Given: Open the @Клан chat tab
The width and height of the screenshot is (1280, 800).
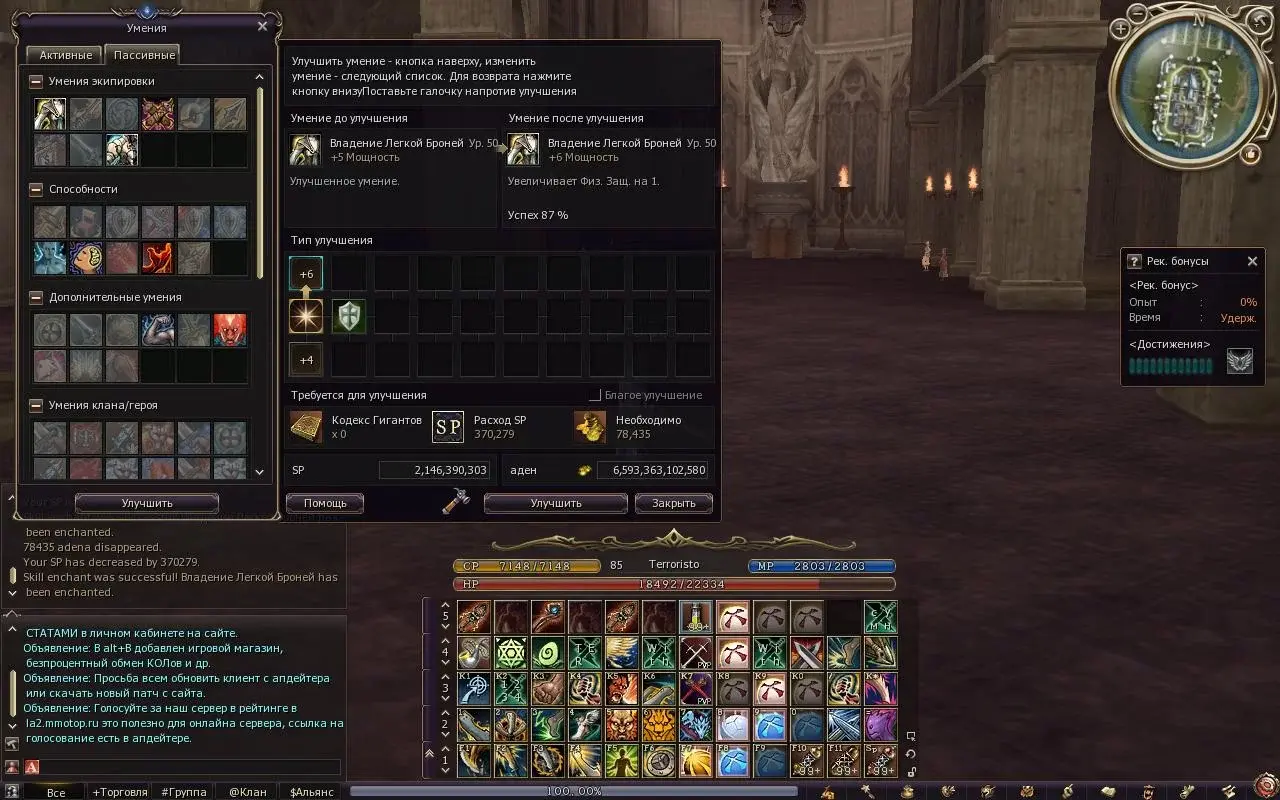Looking at the screenshot, I should click(247, 792).
